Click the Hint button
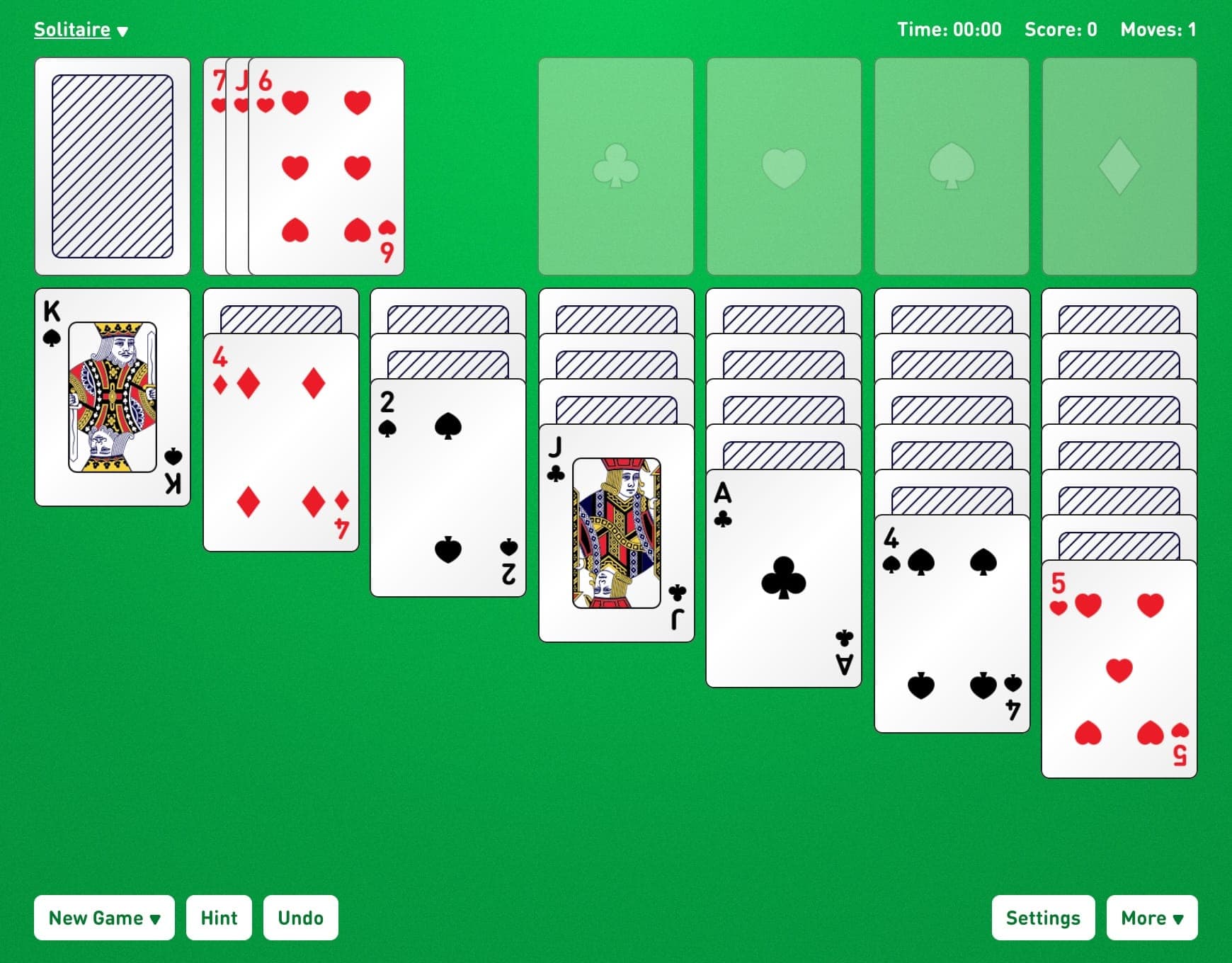Screen dimensions: 1232x963 pyautogui.click(x=219, y=917)
